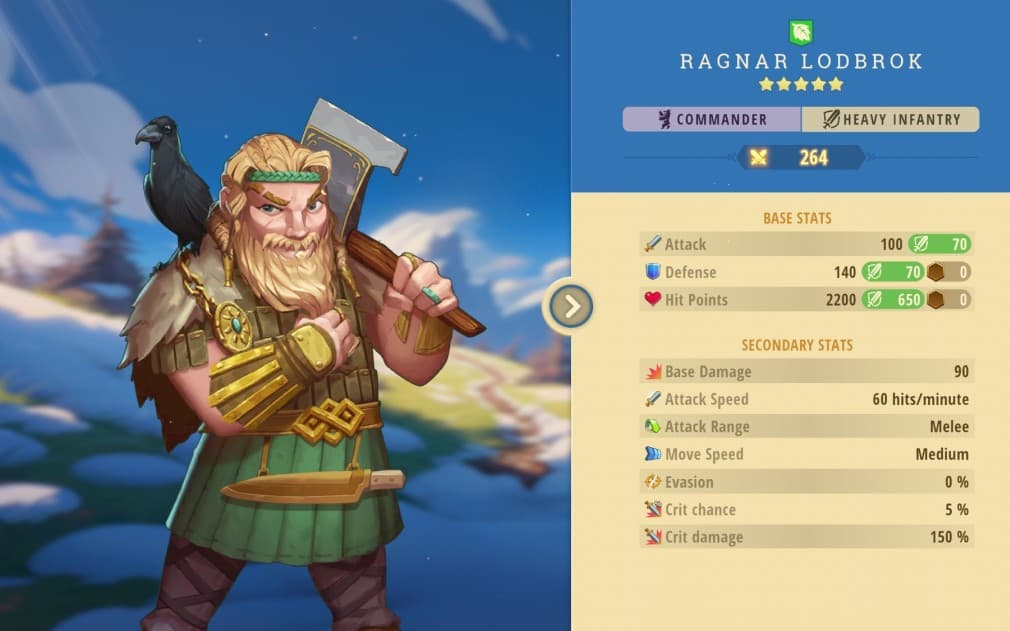Click the green leaf faction badge
The height and width of the screenshot is (631, 1010).
coord(801,32)
